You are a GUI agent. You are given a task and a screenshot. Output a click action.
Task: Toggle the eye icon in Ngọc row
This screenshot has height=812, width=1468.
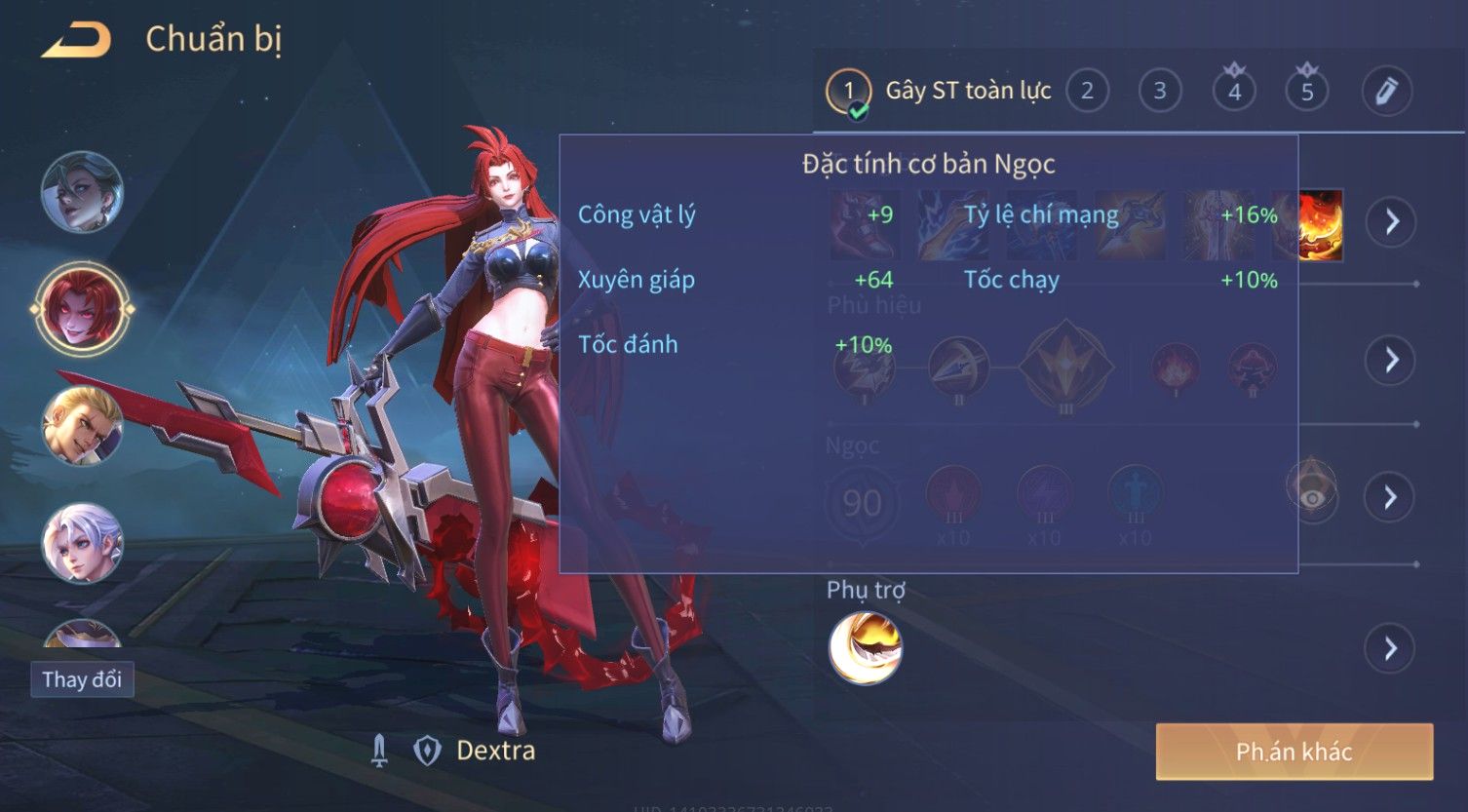[x=1312, y=496]
